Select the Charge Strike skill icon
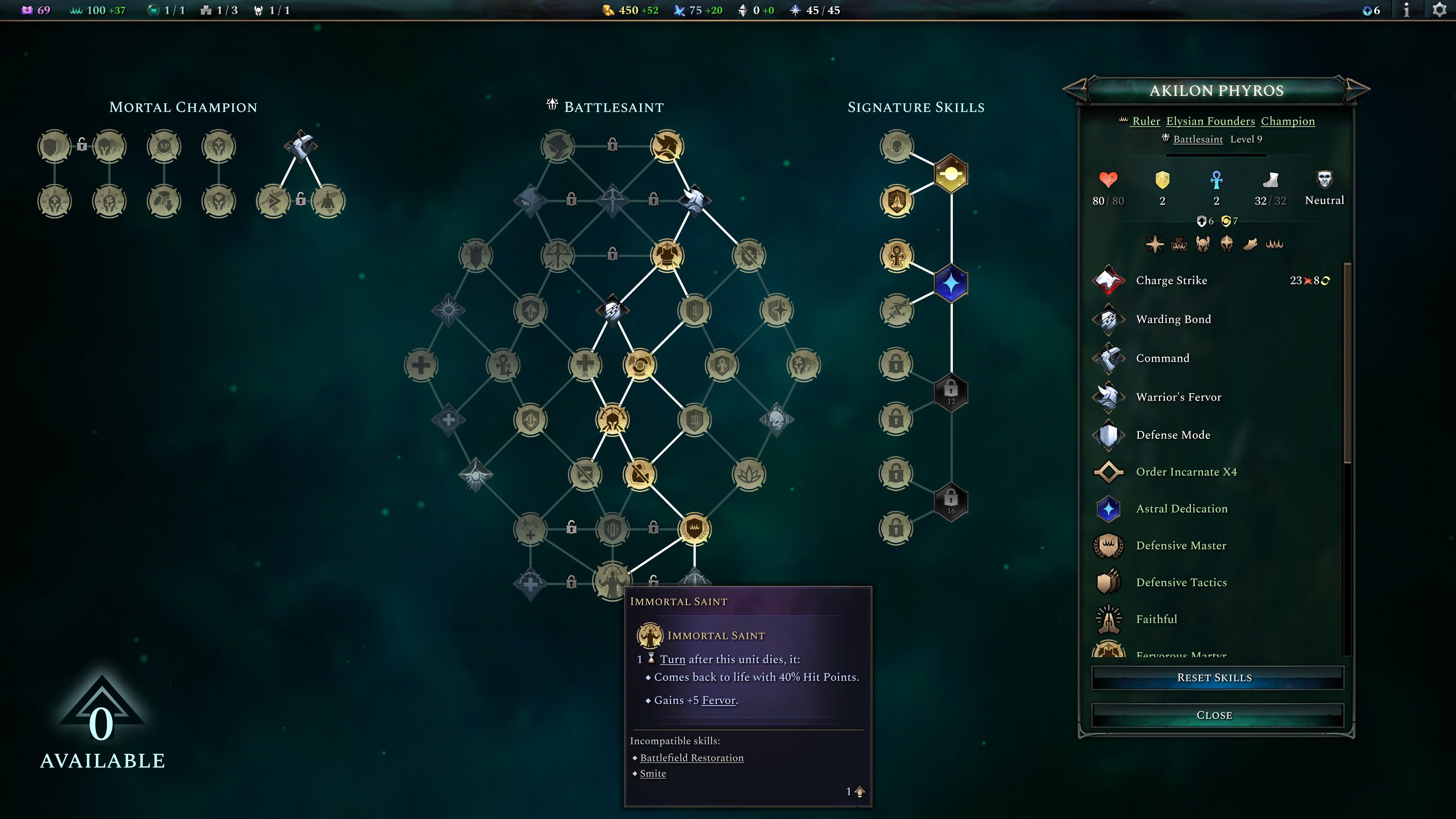The width and height of the screenshot is (1456, 819). click(1109, 281)
